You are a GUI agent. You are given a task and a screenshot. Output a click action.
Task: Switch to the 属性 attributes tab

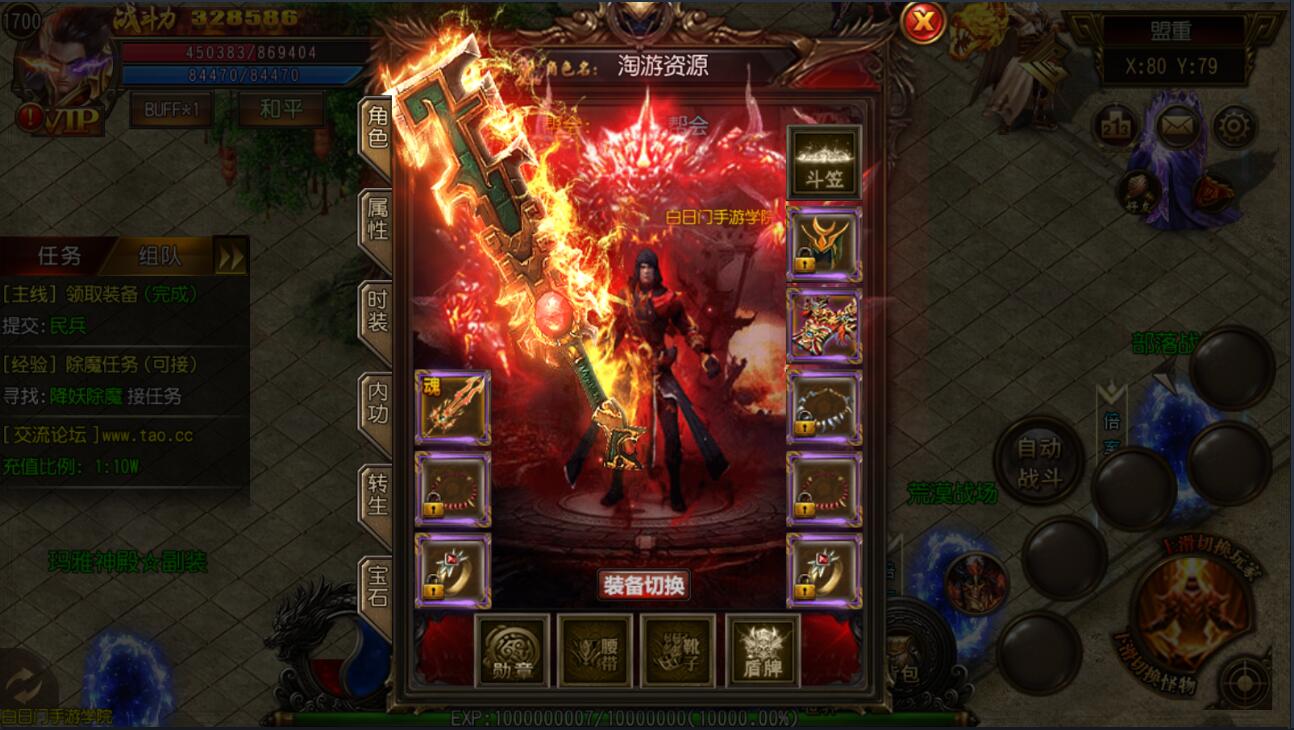tap(376, 217)
